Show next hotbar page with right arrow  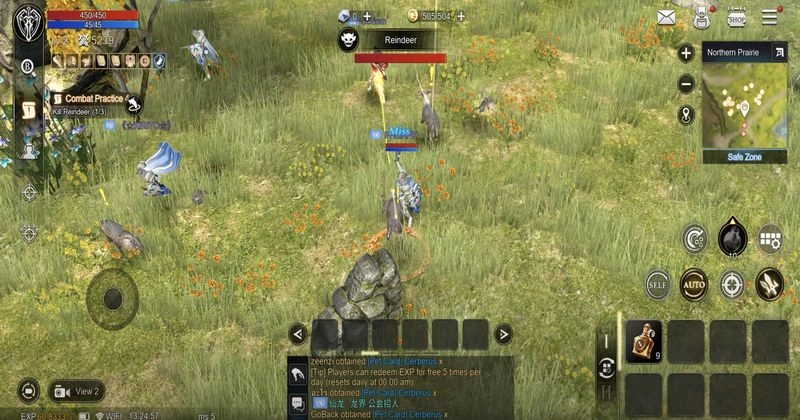(x=504, y=334)
